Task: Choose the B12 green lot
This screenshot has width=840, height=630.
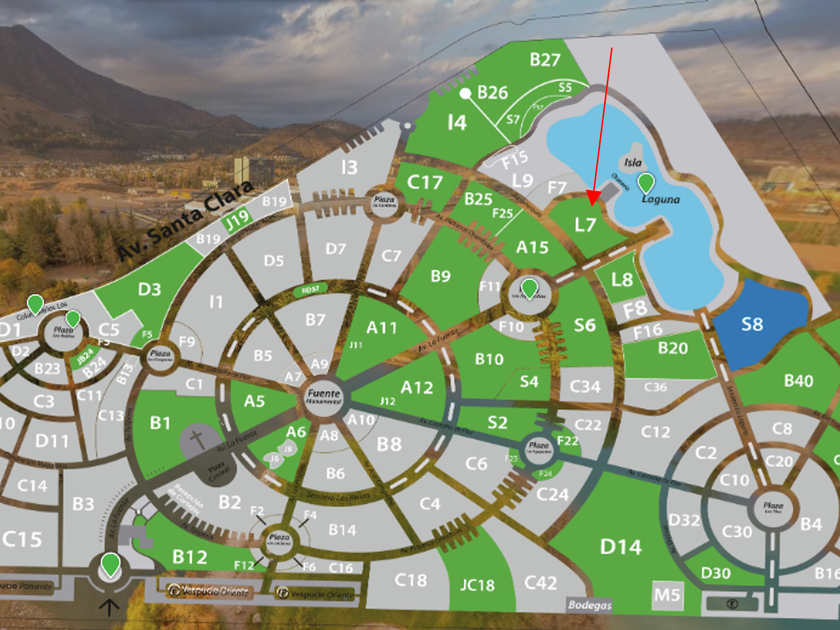Action: pyautogui.click(x=189, y=557)
